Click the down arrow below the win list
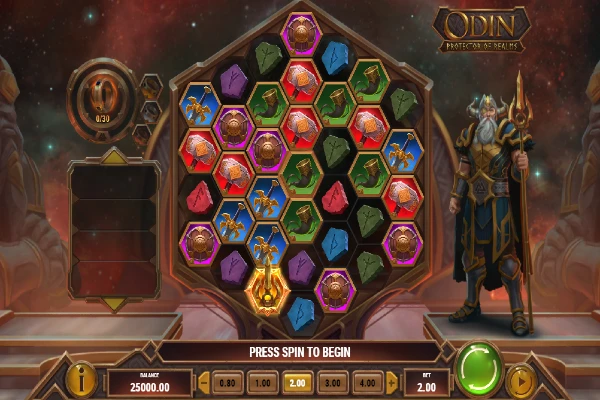Screen dimensions: 600x400 (x=112, y=303)
